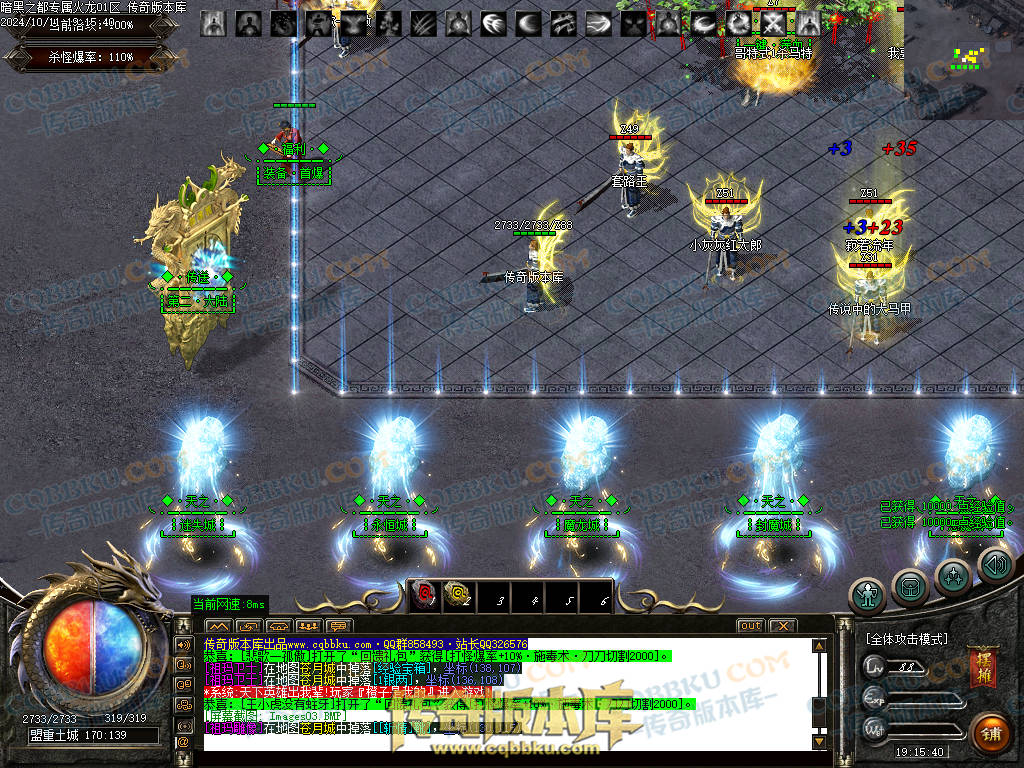Select the first skill icon in top bar

[x=212, y=23]
